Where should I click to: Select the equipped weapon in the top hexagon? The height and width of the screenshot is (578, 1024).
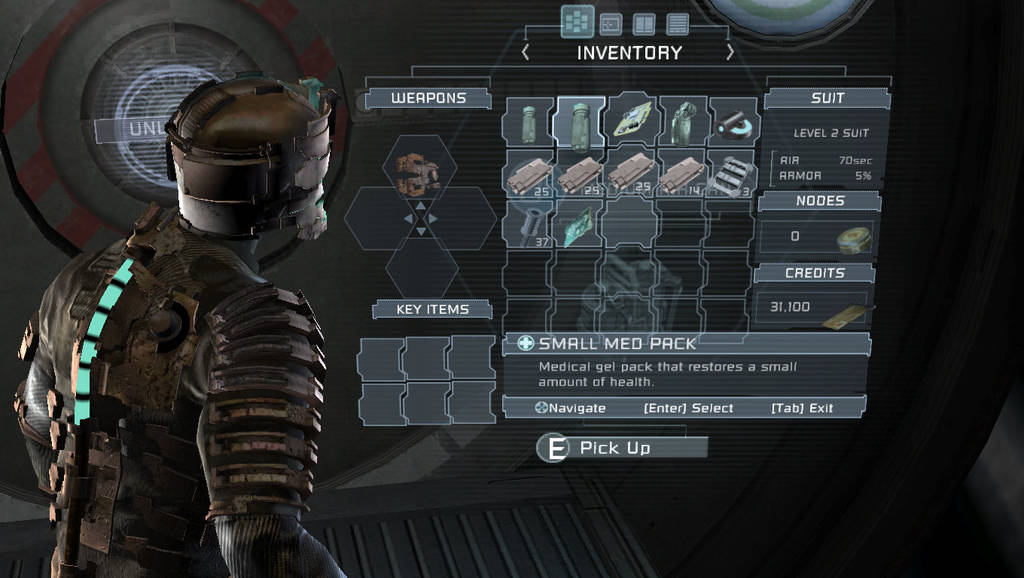(x=418, y=174)
